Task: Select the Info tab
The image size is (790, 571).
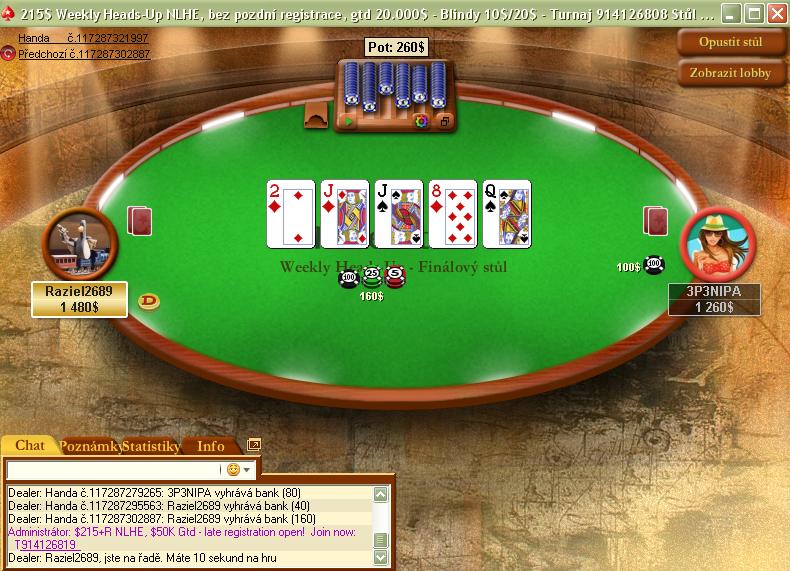Action: tap(211, 446)
